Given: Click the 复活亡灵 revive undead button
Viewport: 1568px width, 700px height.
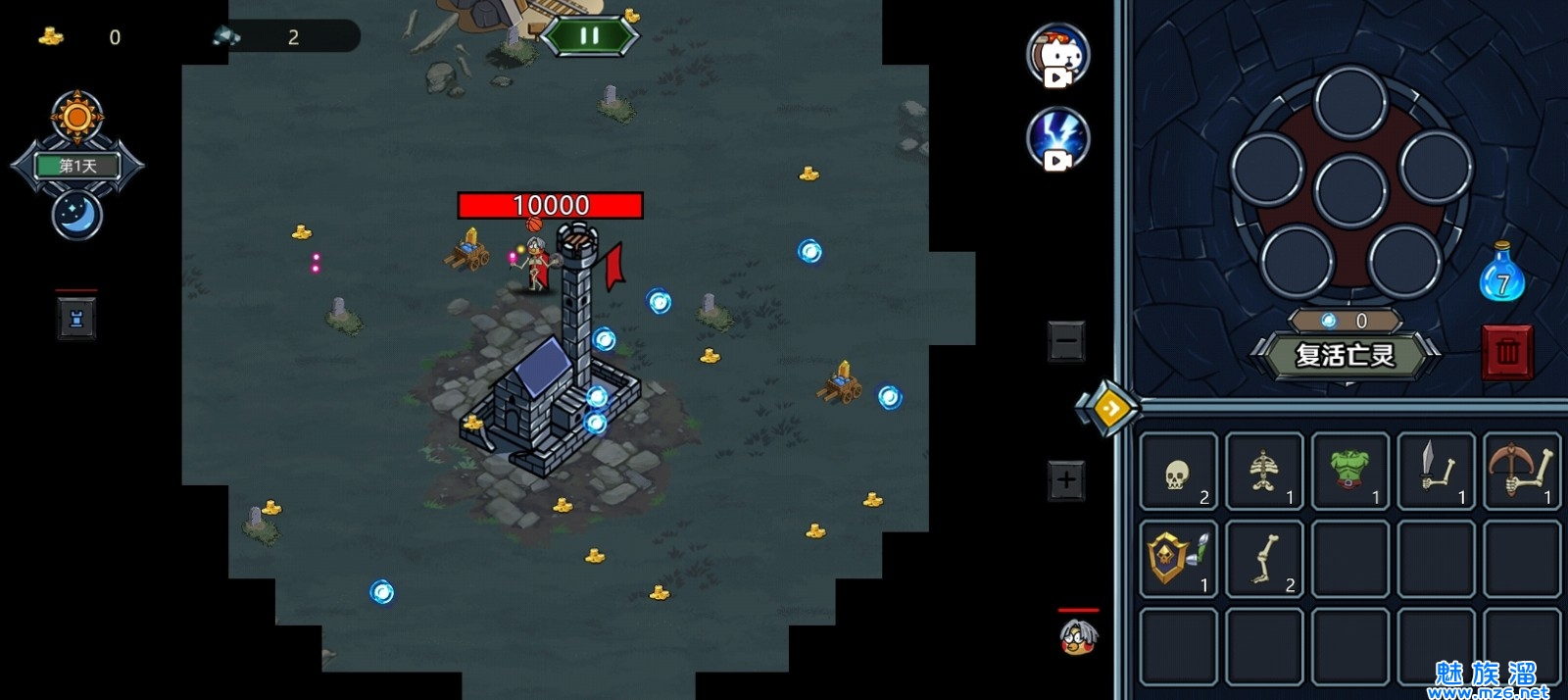Looking at the screenshot, I should [x=1345, y=355].
